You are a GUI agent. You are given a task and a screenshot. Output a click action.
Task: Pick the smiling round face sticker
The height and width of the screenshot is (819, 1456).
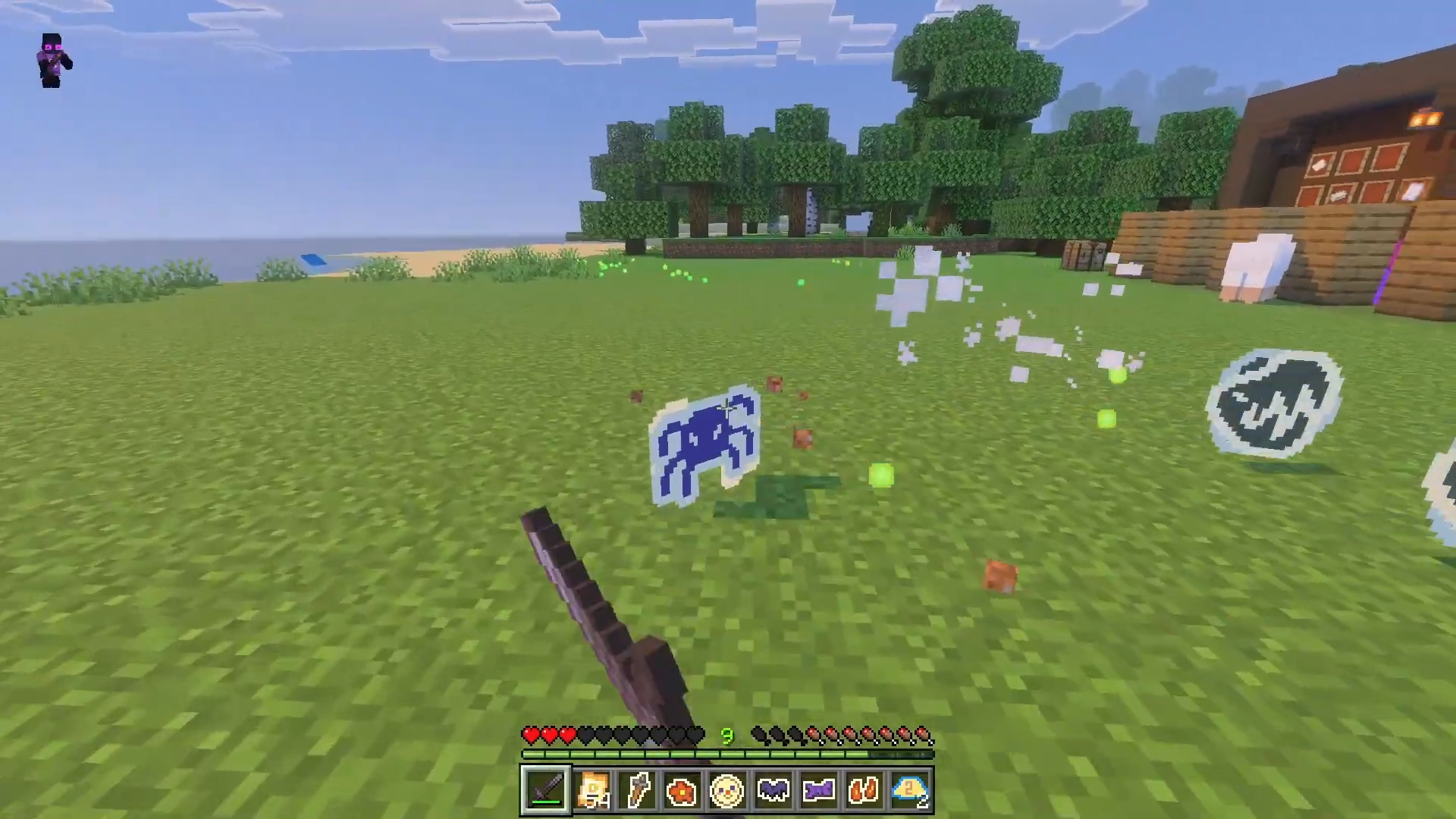tap(727, 790)
